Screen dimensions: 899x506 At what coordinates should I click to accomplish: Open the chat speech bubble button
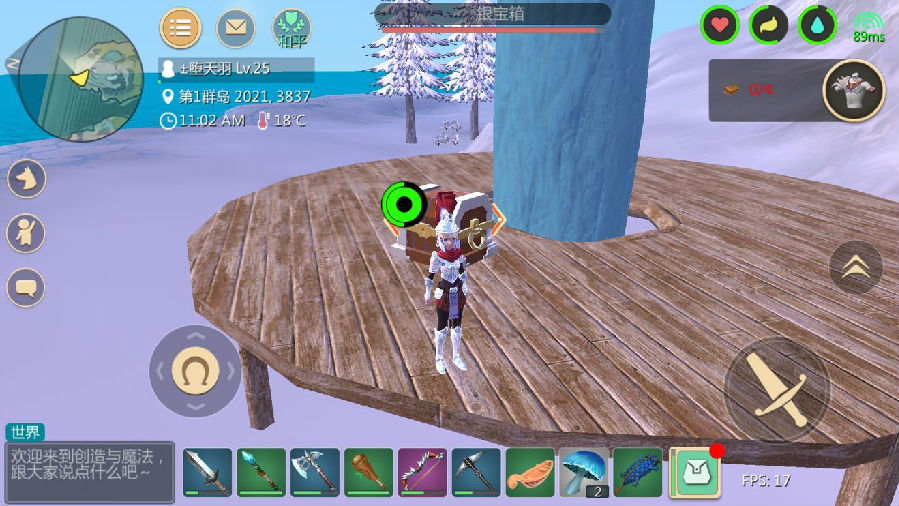tap(27, 288)
